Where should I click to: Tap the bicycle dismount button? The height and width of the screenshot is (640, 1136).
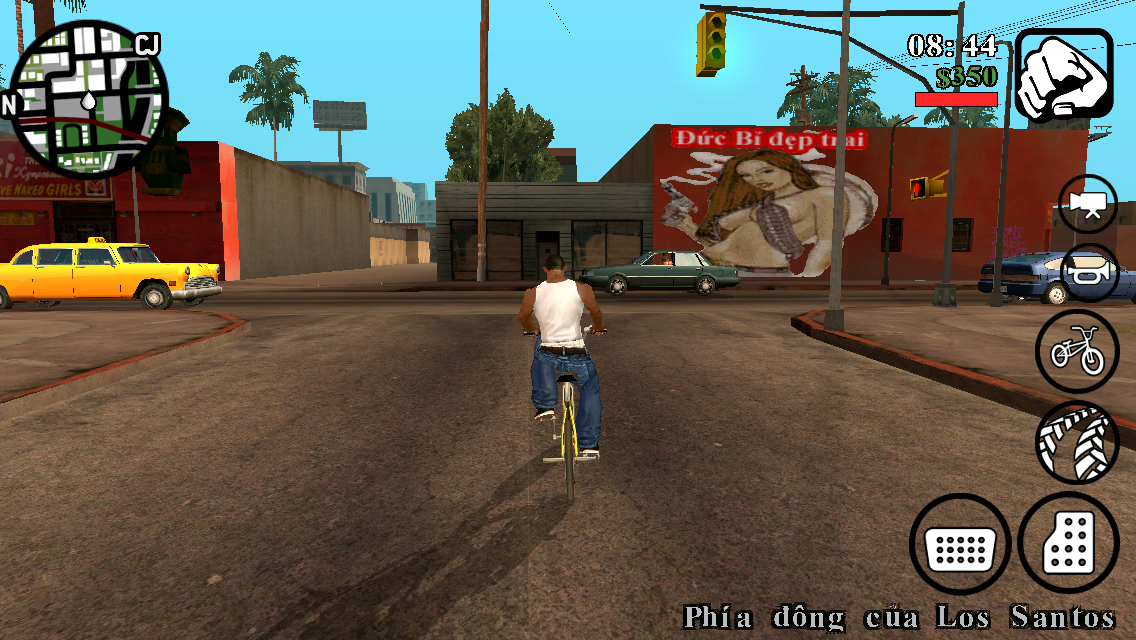click(x=1076, y=351)
